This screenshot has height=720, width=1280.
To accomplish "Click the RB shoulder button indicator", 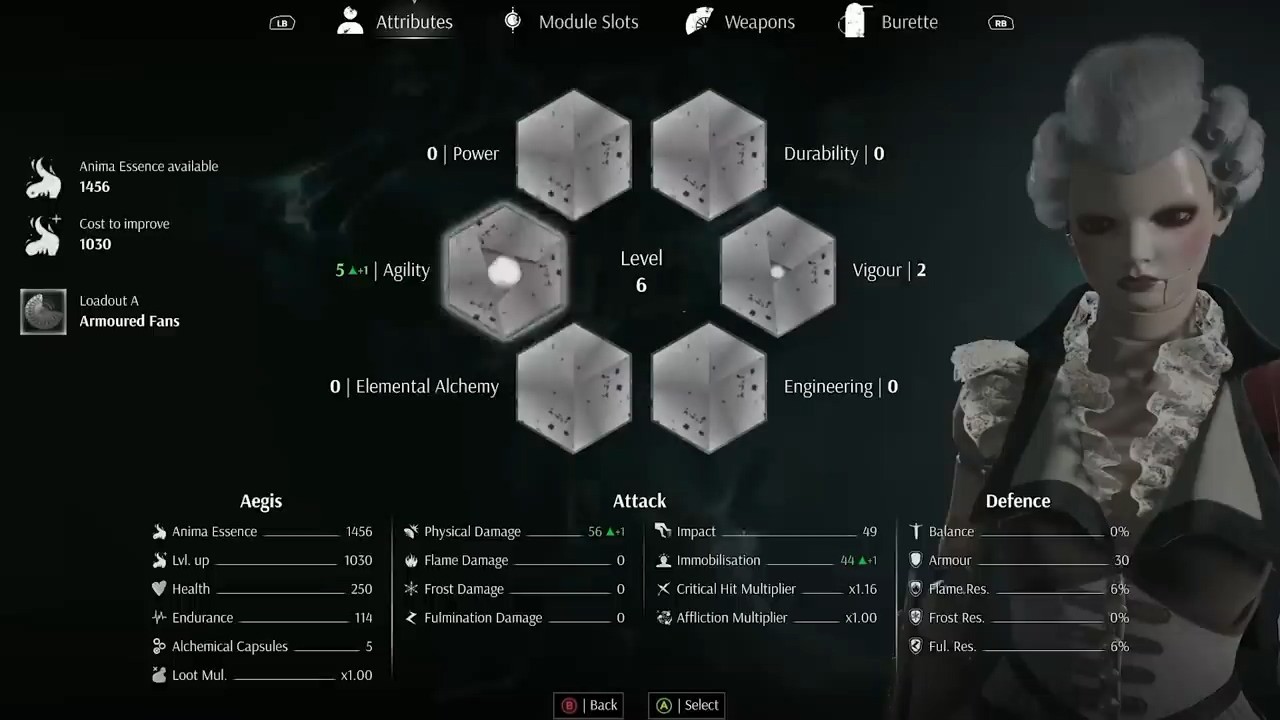I will coord(1000,21).
